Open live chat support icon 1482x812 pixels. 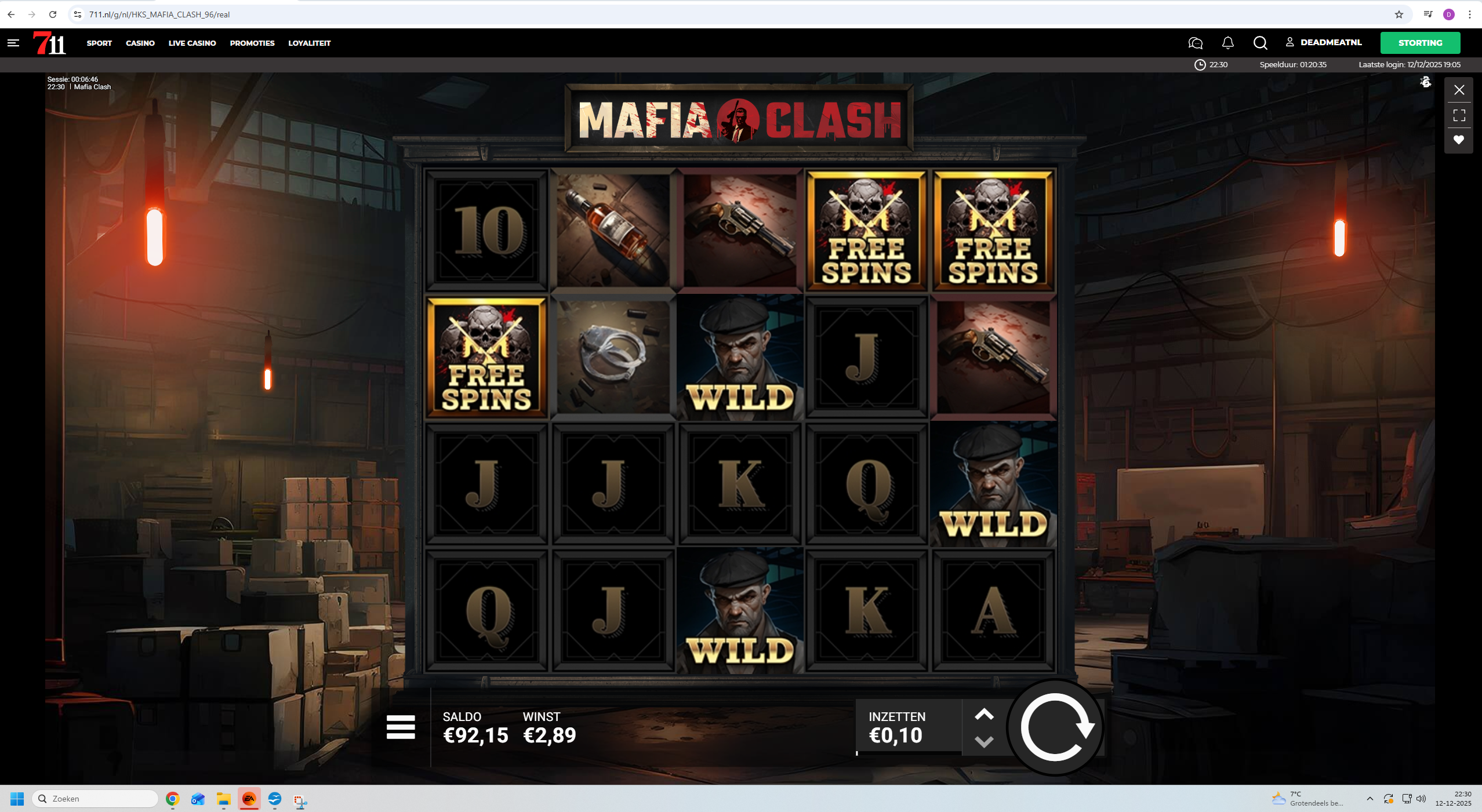pos(1195,43)
